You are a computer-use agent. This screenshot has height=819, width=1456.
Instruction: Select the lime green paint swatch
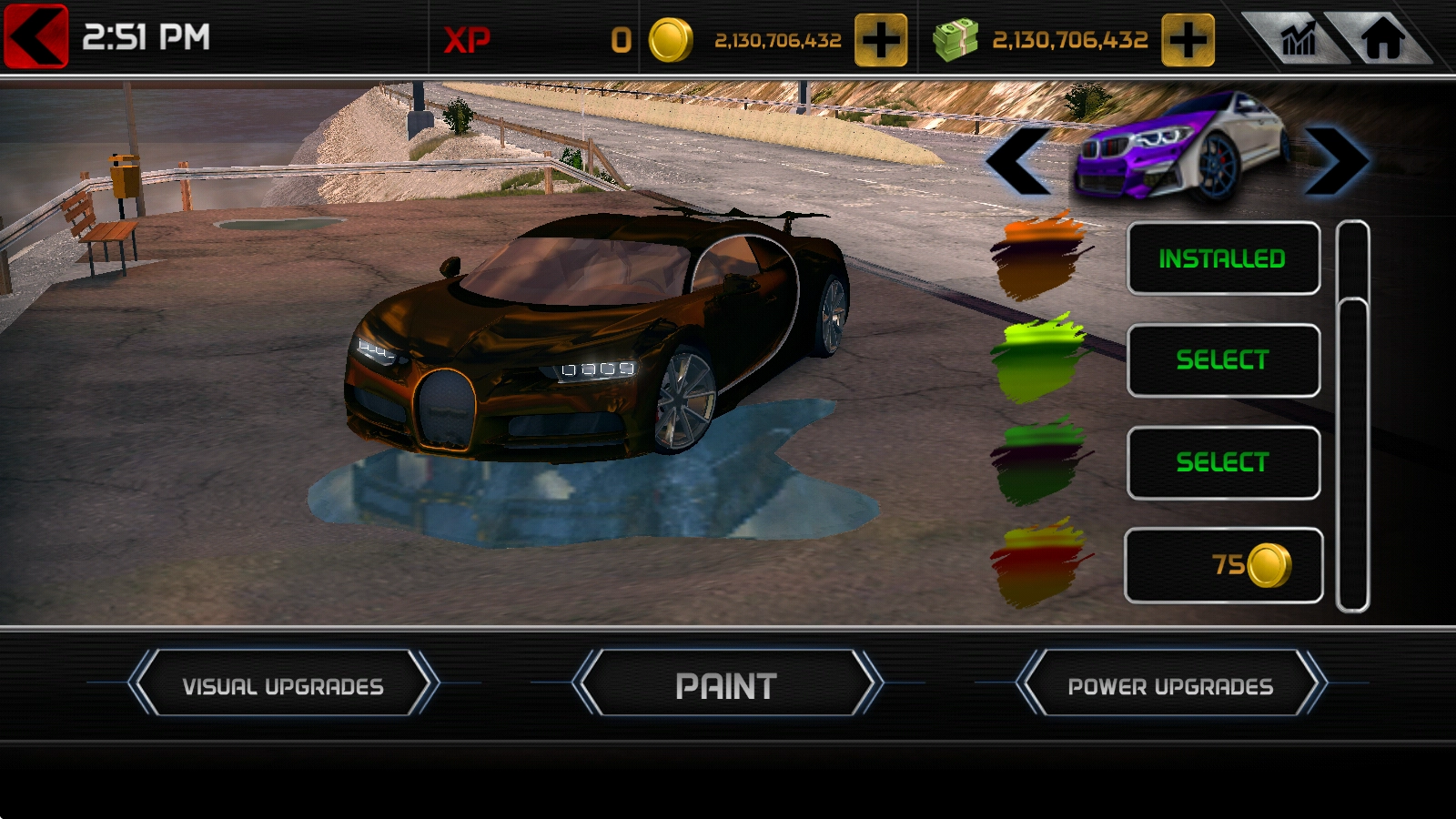coord(1042,358)
